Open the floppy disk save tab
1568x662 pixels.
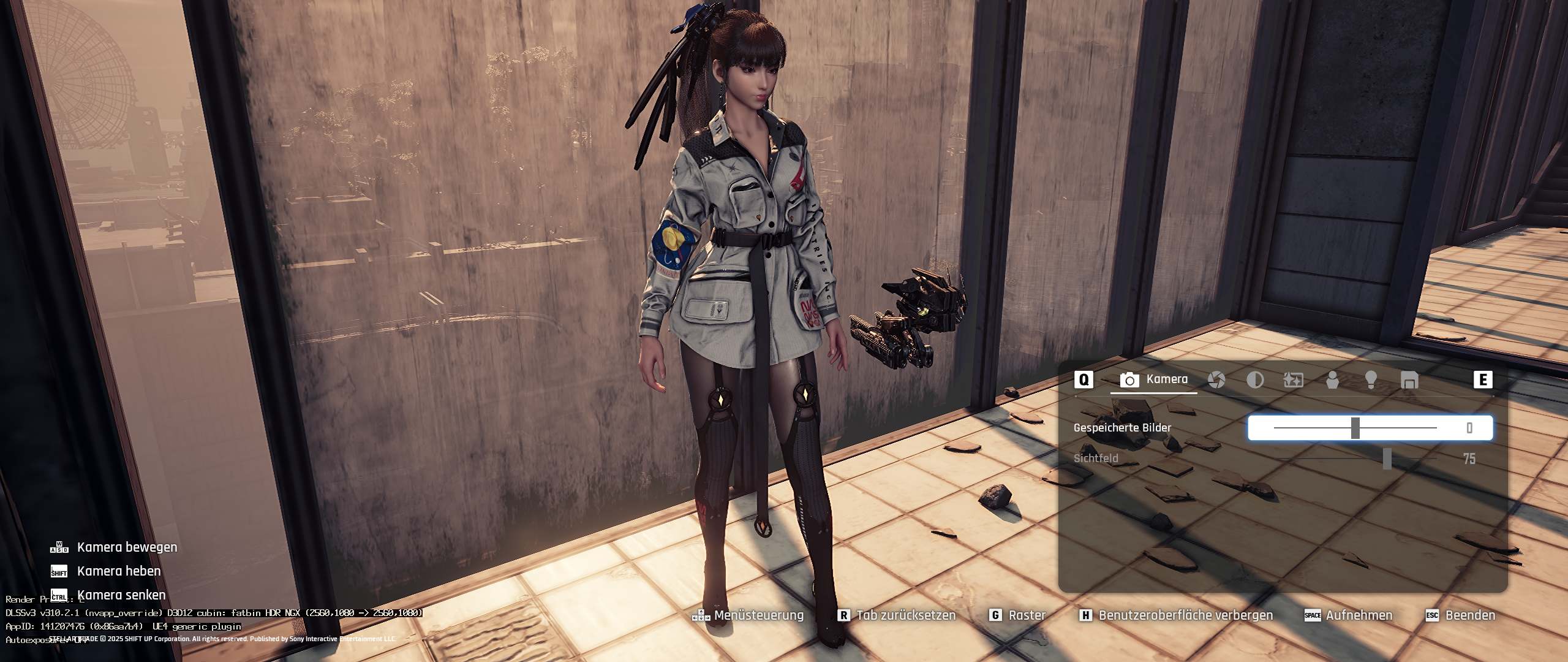1409,380
